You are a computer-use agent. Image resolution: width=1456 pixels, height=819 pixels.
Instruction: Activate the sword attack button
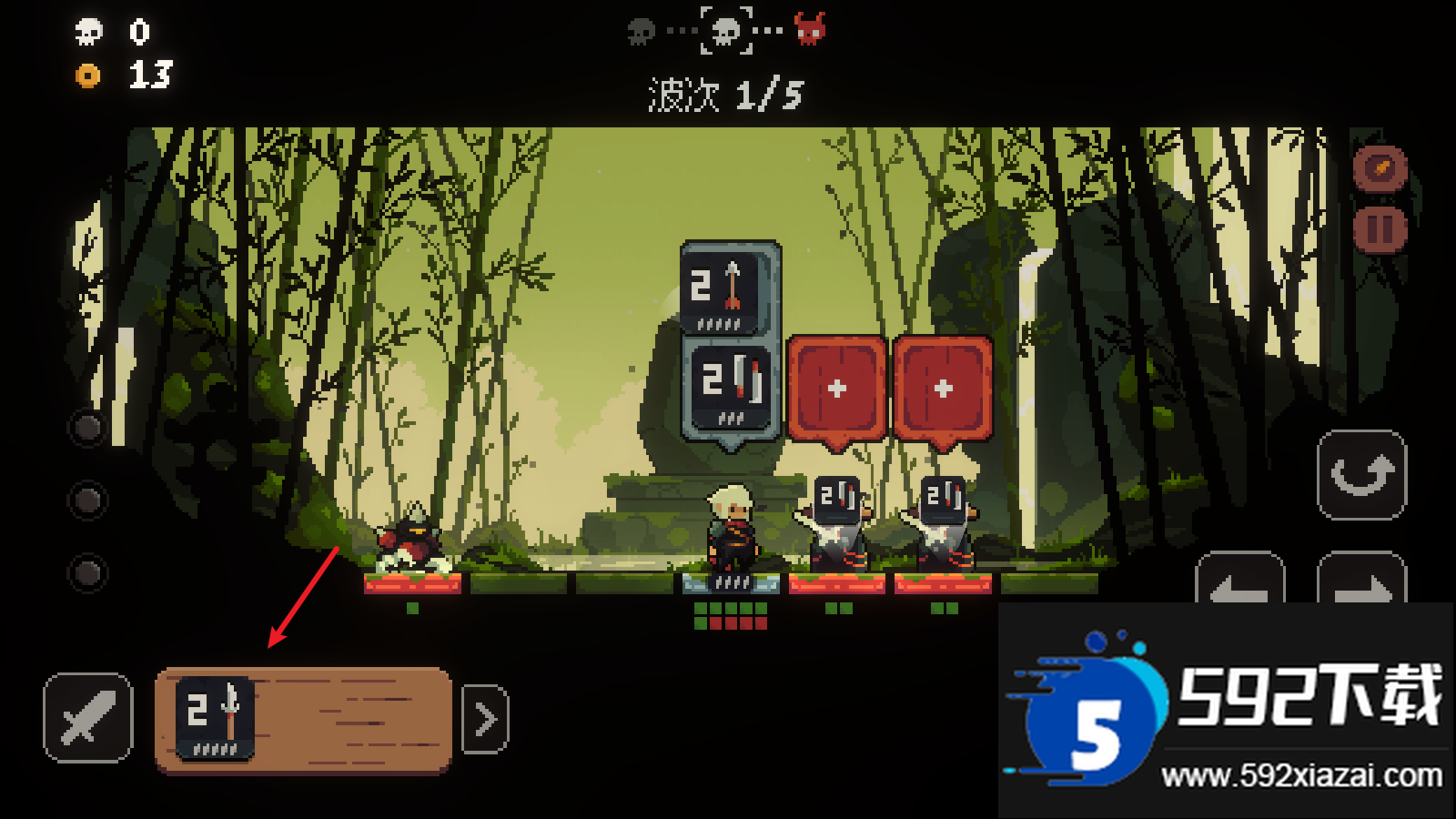pyautogui.click(x=87, y=717)
